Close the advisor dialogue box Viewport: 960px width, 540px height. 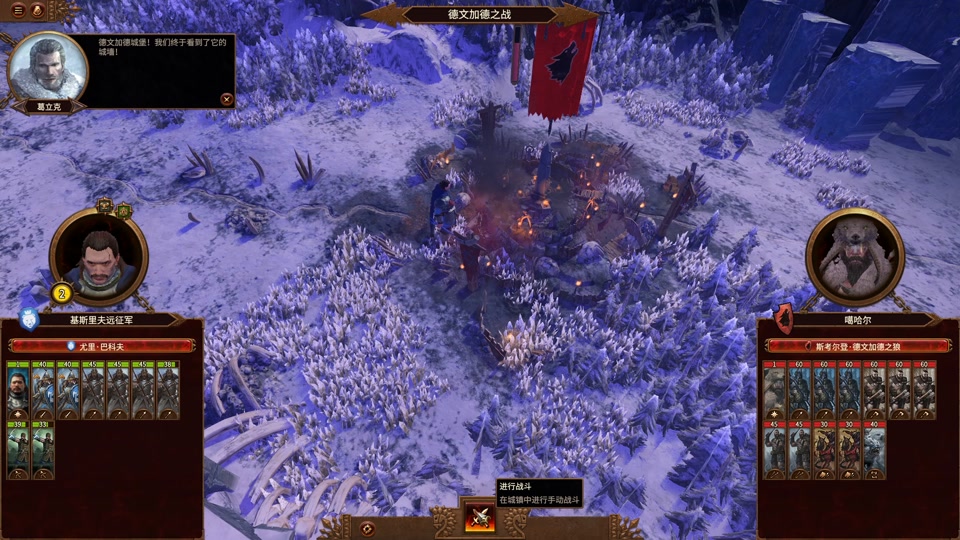[227, 99]
